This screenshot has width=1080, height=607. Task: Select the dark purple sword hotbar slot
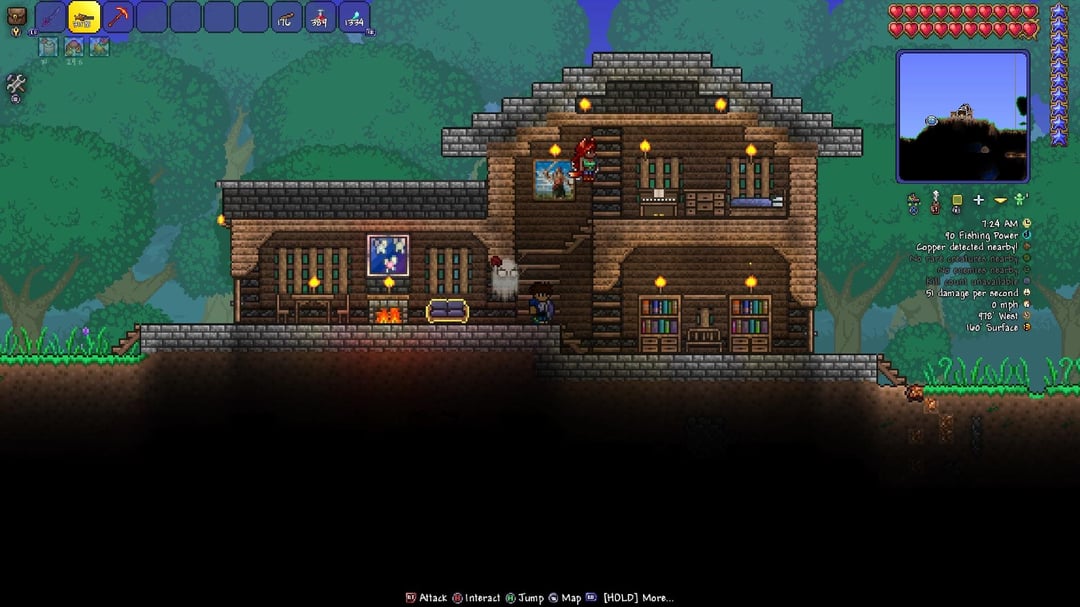pyautogui.click(x=50, y=17)
